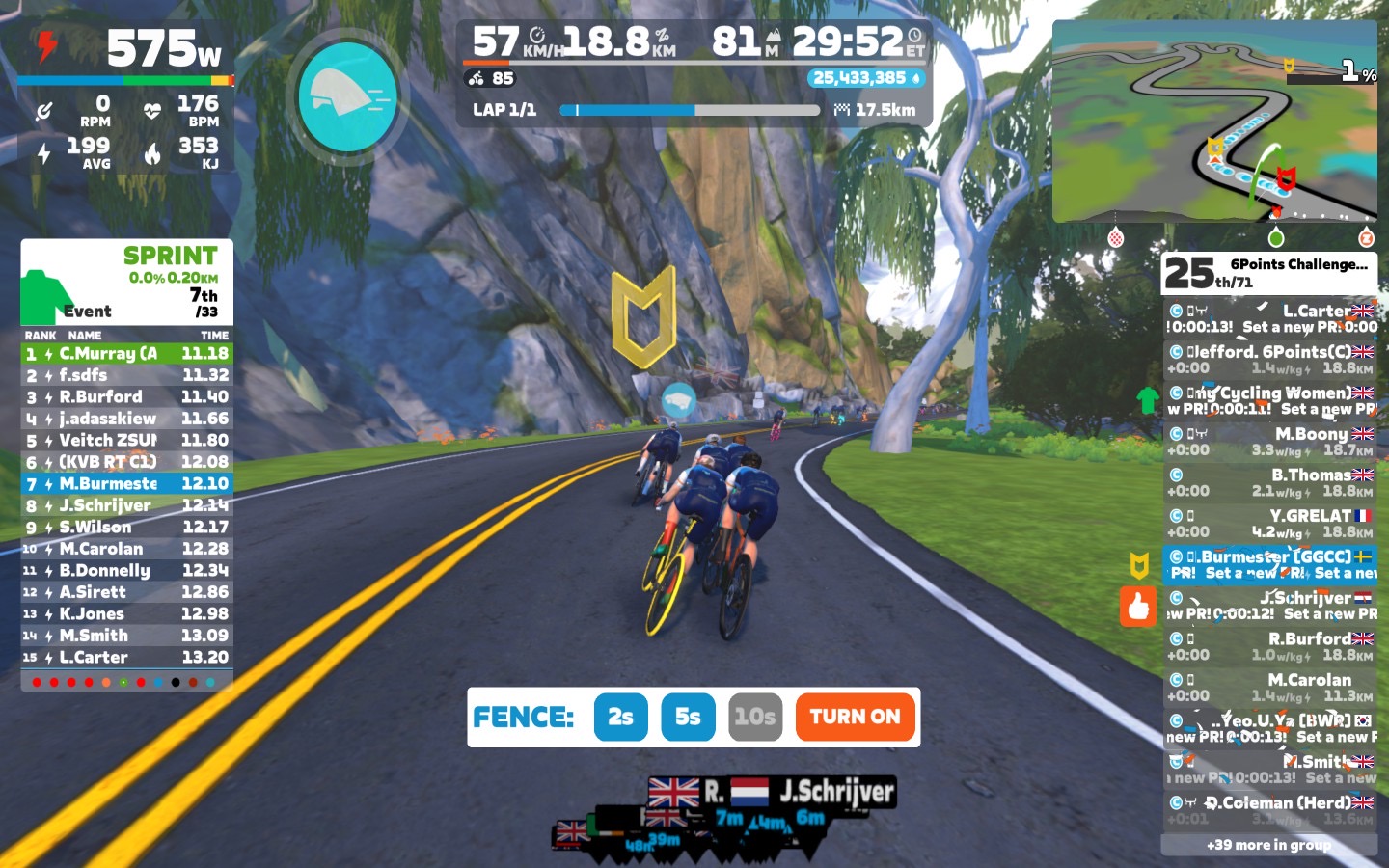
Task: Activate the aero helmet power-up
Action: click(348, 96)
